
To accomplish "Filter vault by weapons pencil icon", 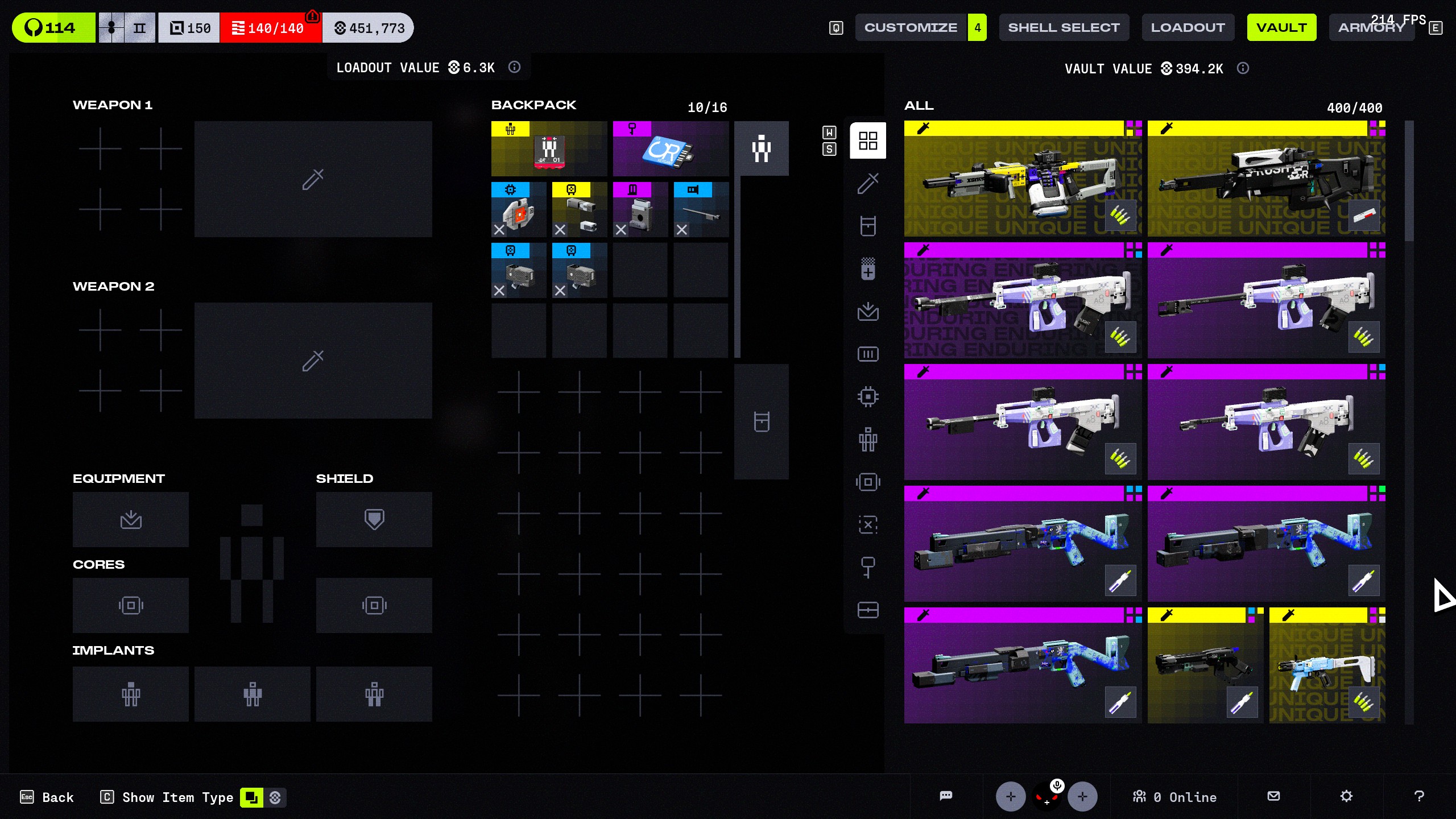I will click(x=868, y=183).
